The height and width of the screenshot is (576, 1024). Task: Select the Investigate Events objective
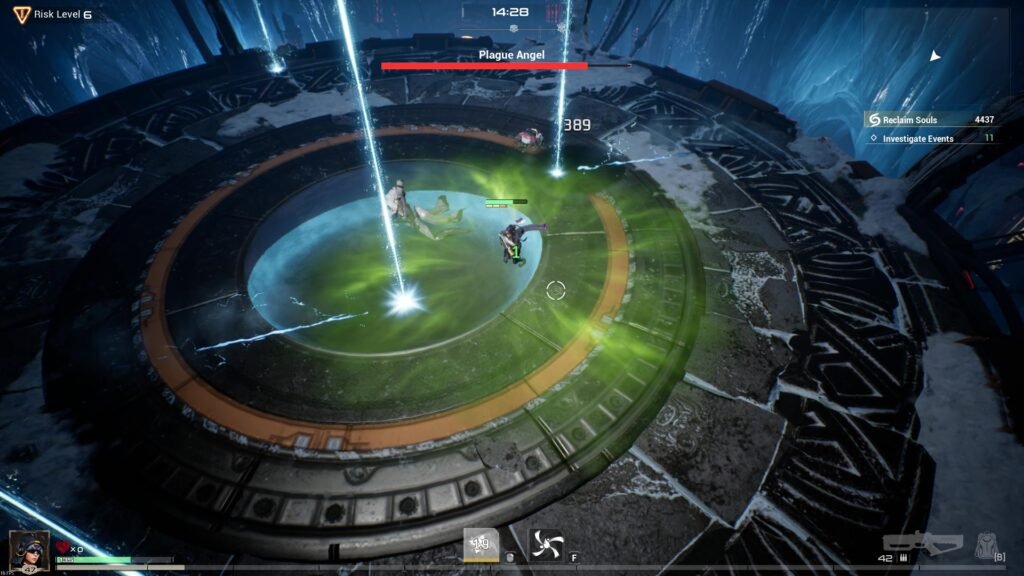click(x=930, y=138)
